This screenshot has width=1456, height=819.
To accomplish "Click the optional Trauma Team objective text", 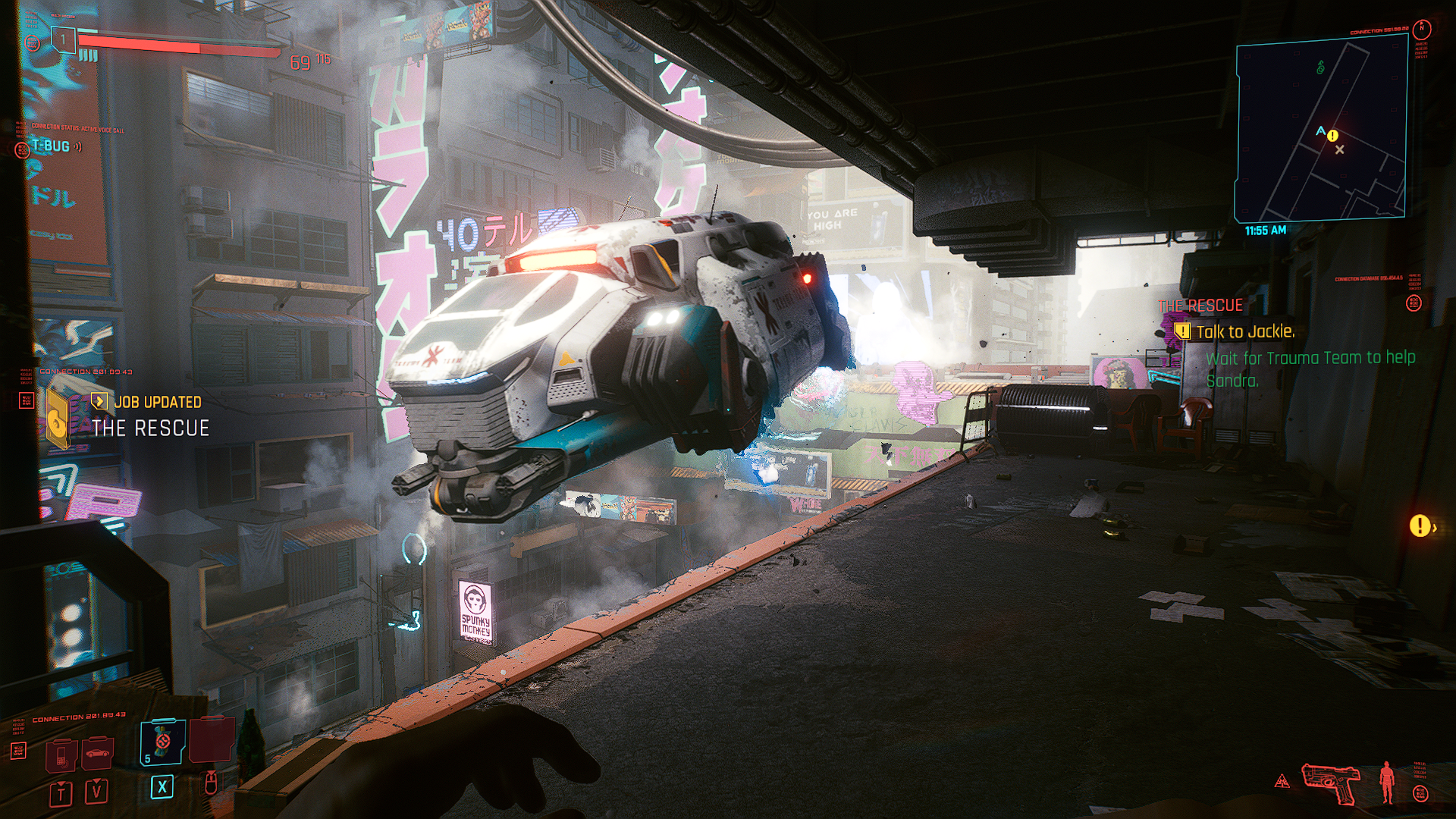I will pyautogui.click(x=1310, y=369).
